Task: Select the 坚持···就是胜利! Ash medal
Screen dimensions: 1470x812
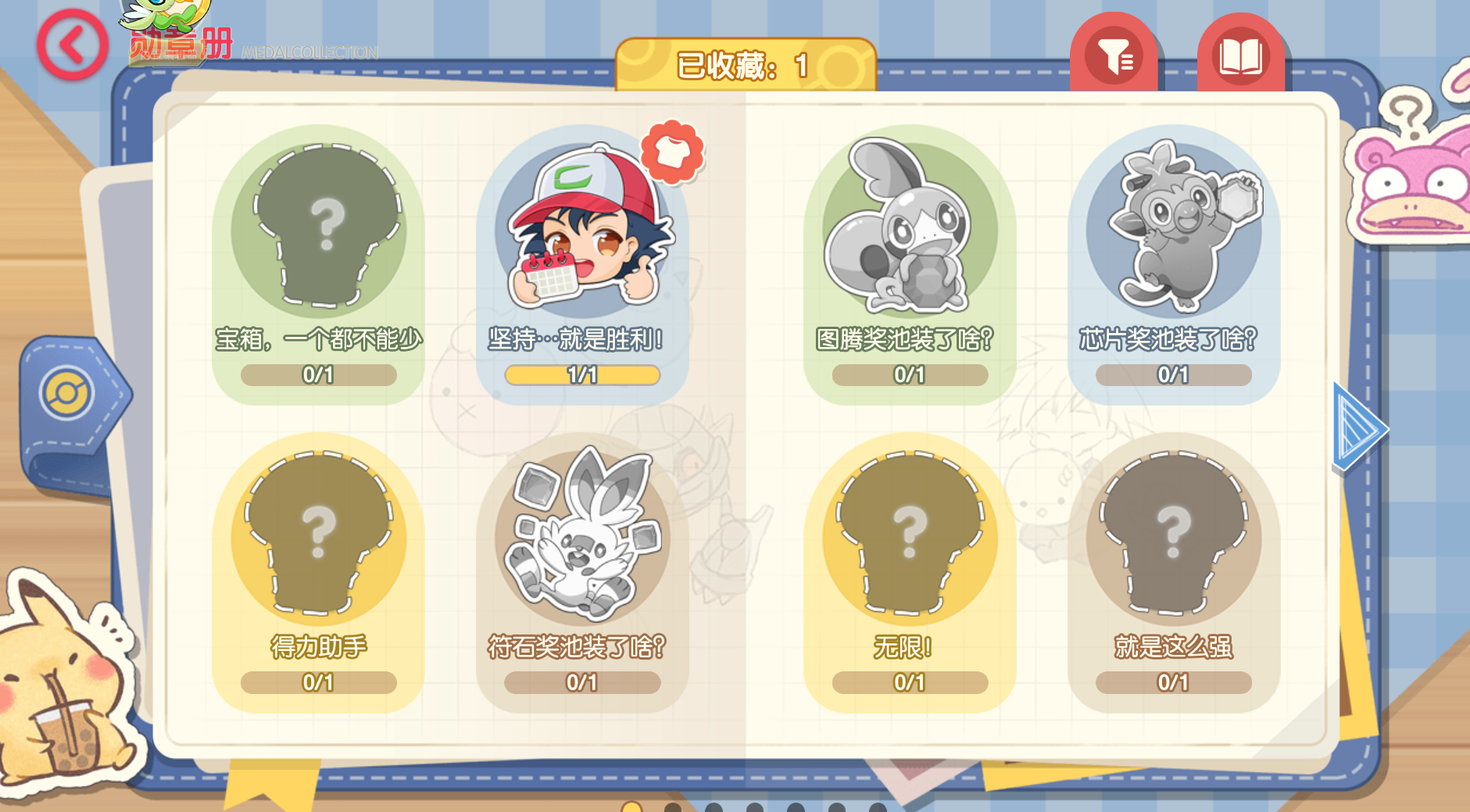Action: (x=582, y=234)
